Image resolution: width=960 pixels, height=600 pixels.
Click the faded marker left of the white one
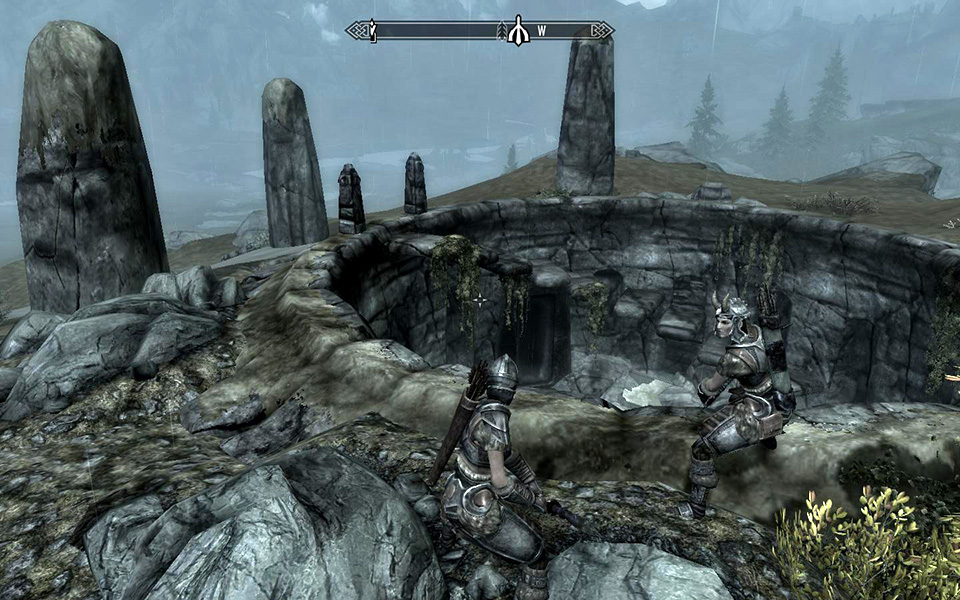502,32
